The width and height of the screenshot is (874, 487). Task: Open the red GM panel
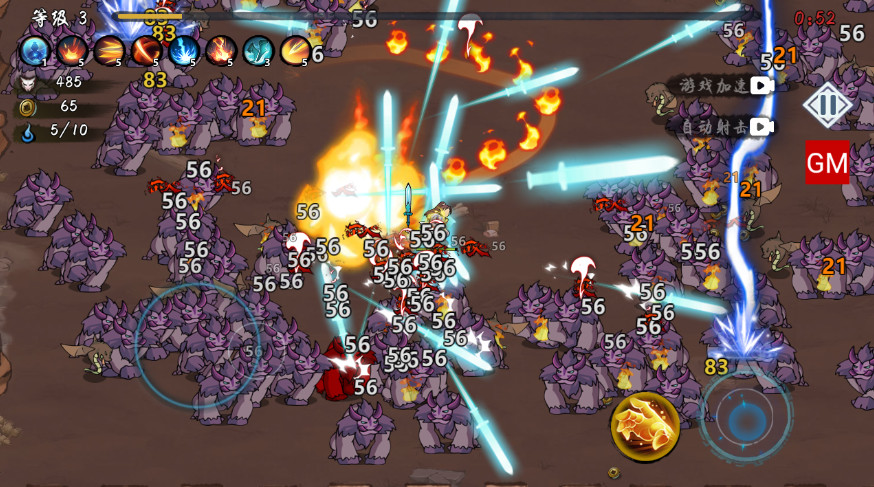pyautogui.click(x=827, y=162)
